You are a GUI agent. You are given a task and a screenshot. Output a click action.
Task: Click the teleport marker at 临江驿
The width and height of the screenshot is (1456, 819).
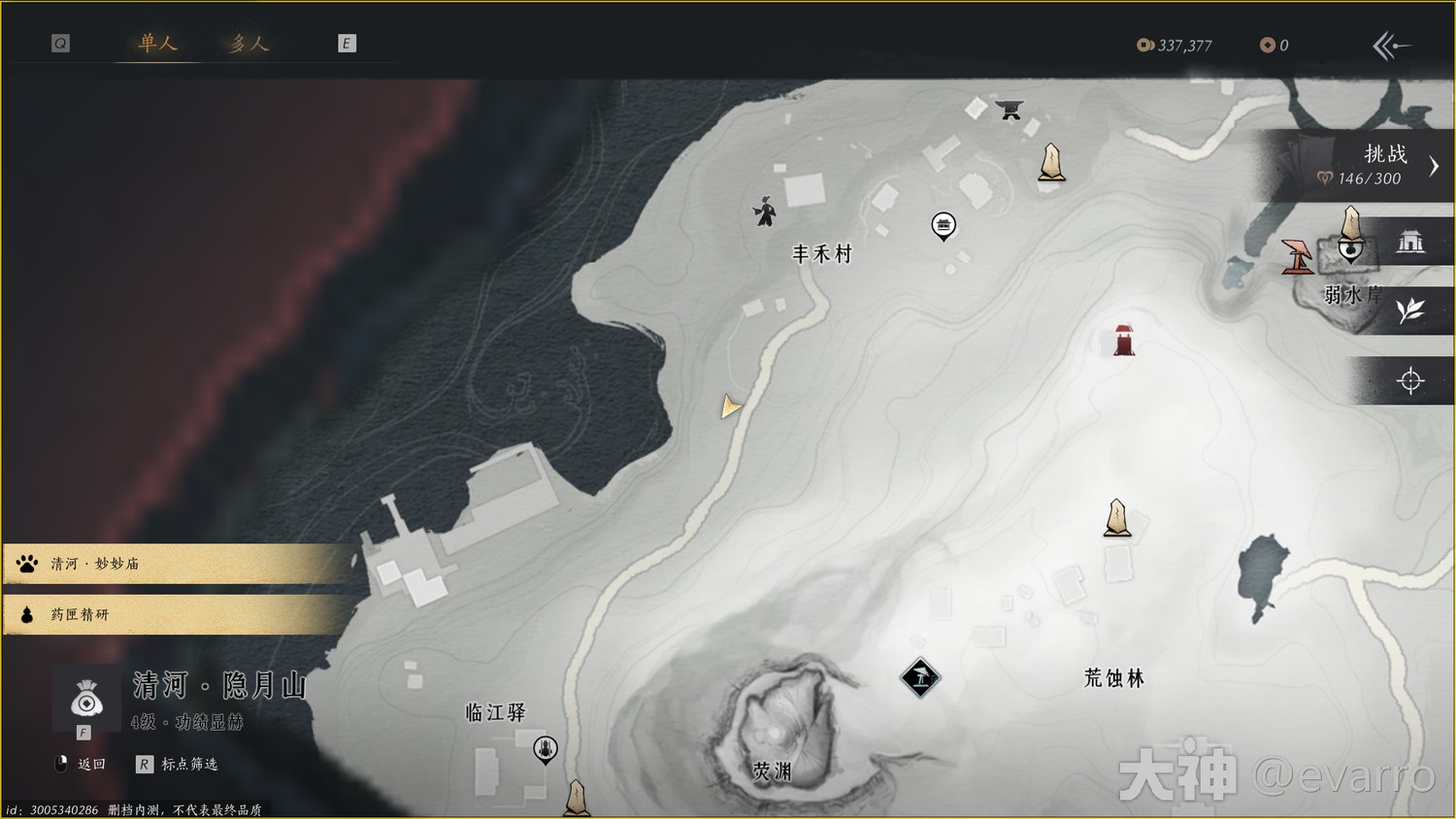544,749
